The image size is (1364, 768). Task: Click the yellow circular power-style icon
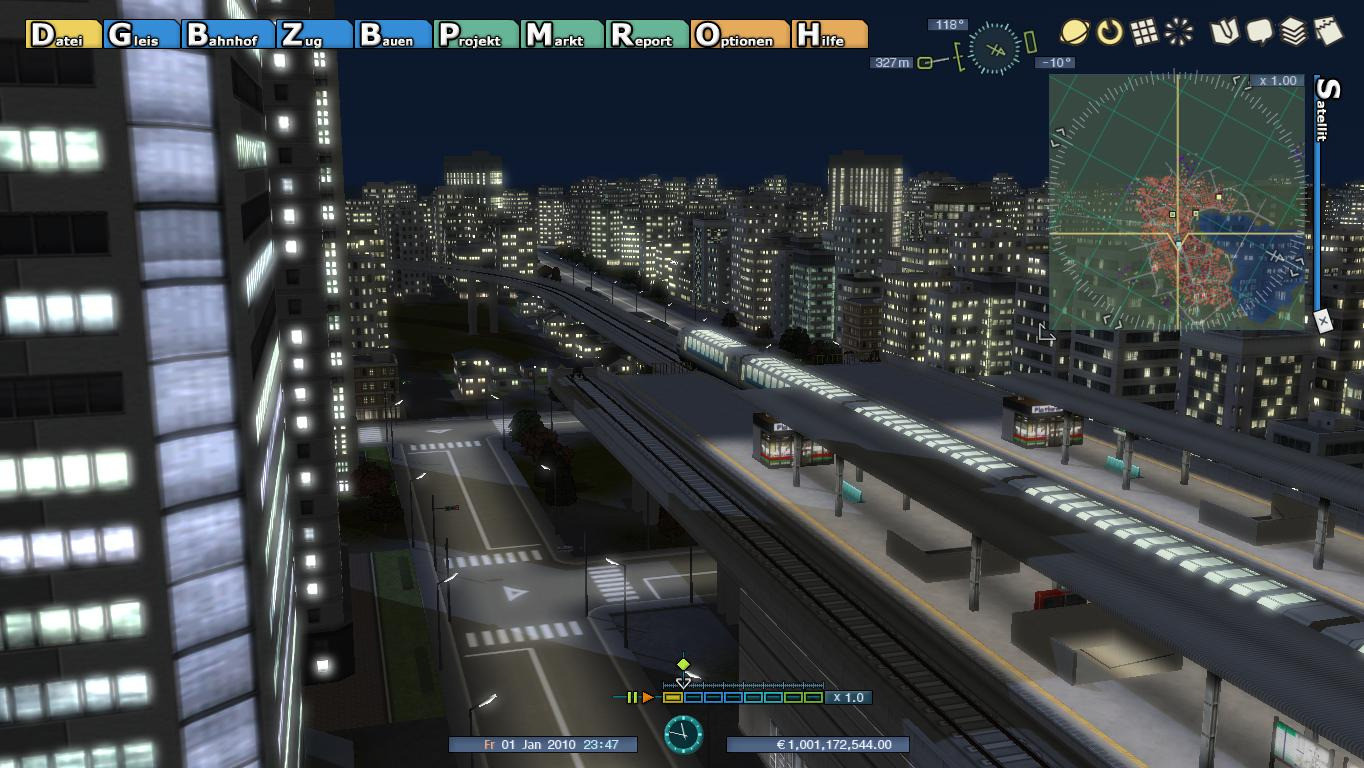click(1109, 32)
